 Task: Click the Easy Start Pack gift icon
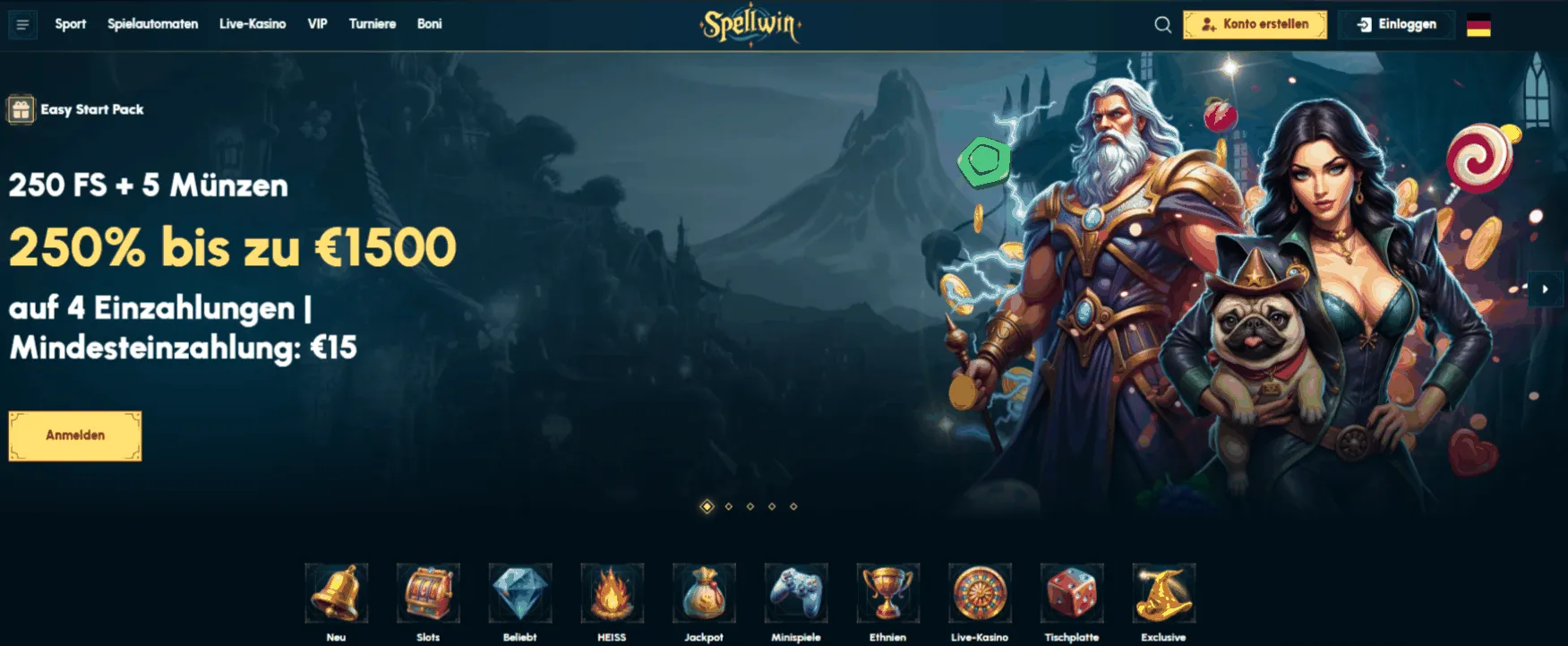click(x=20, y=109)
